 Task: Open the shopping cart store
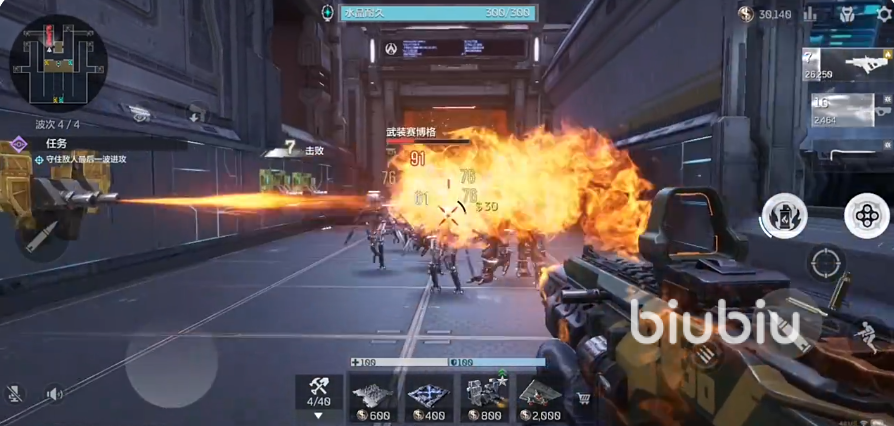pos(585,399)
